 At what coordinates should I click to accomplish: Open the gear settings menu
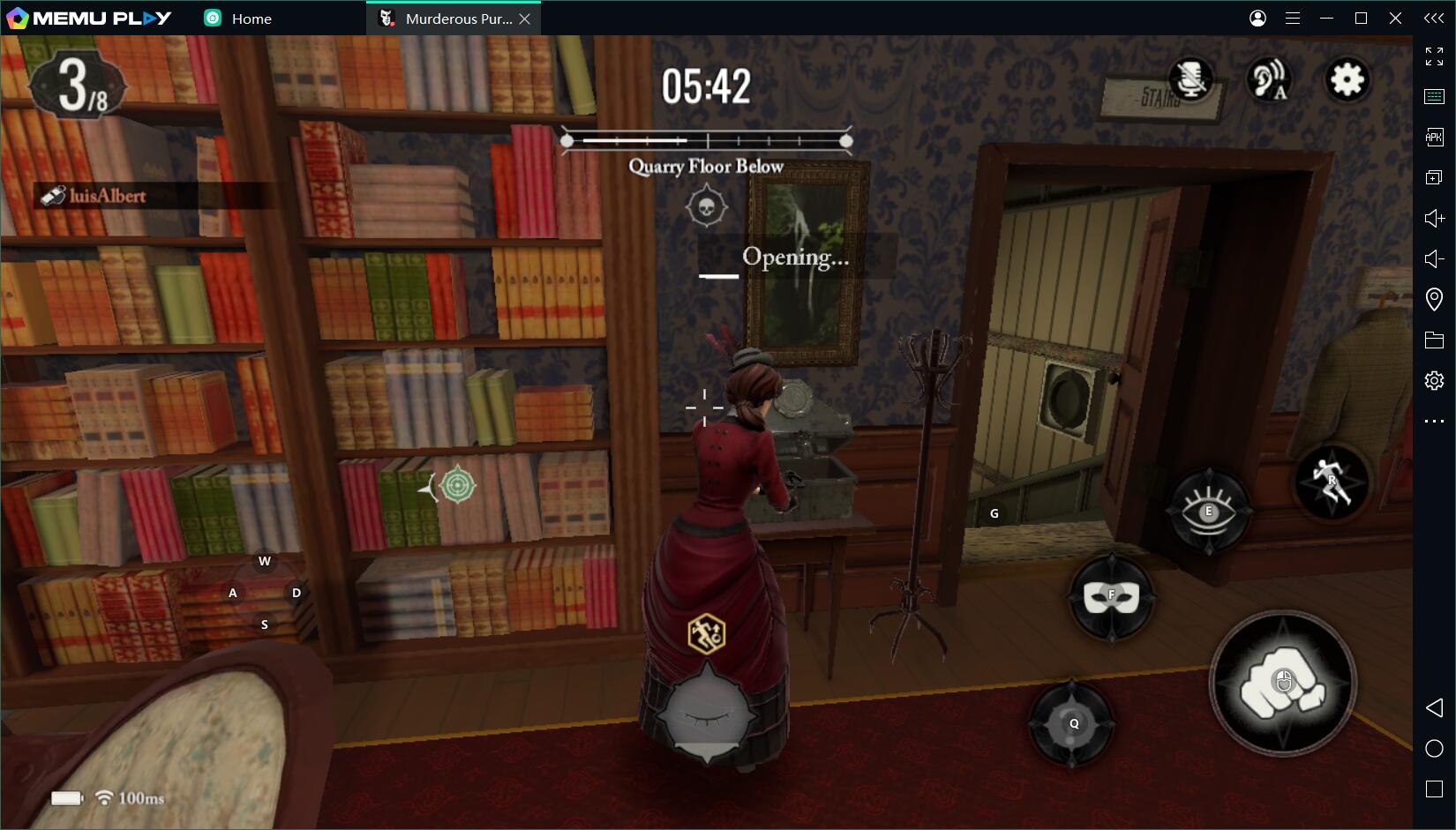pyautogui.click(x=1347, y=80)
